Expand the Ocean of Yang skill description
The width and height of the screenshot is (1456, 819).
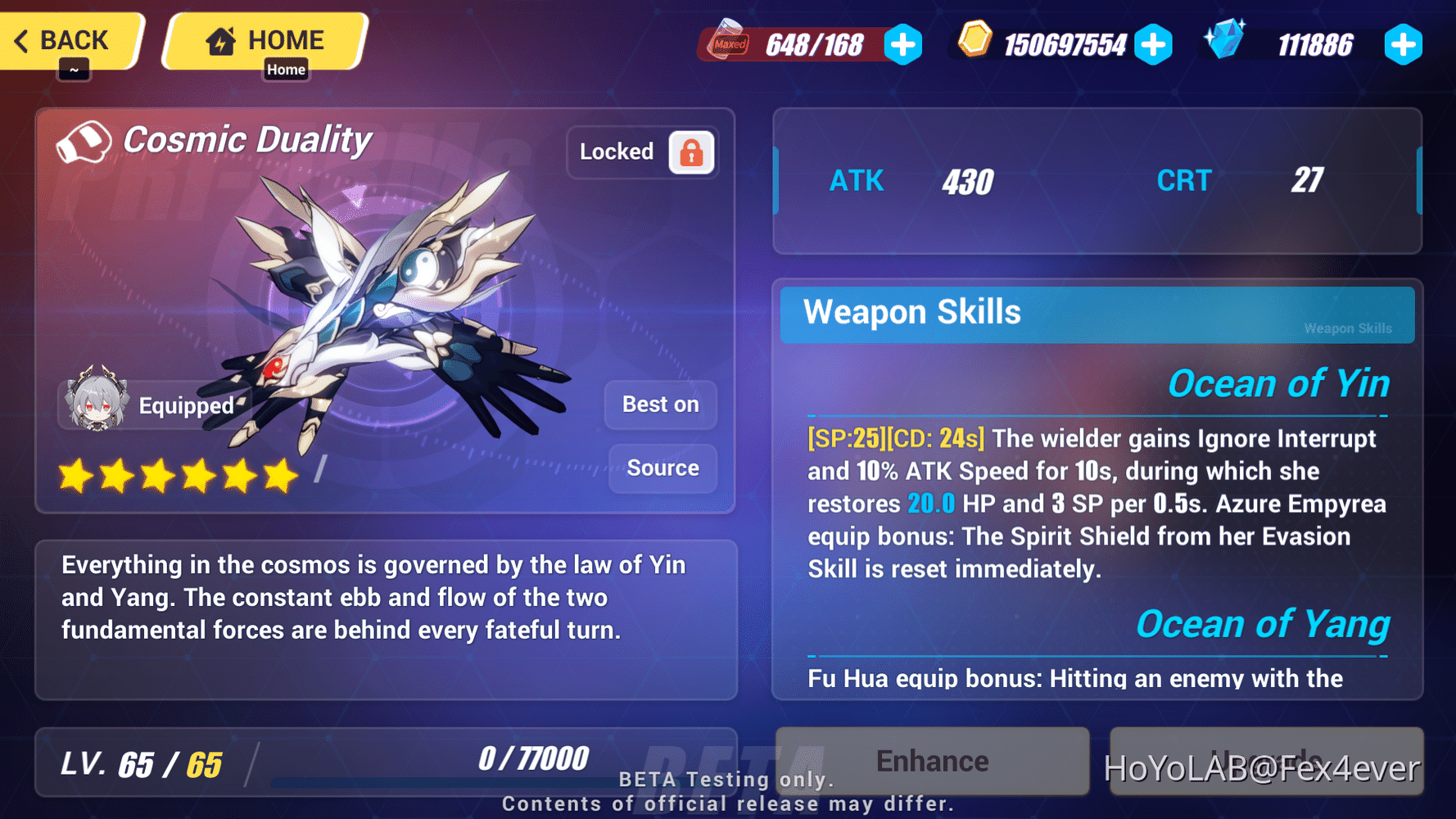pyautogui.click(x=1262, y=624)
